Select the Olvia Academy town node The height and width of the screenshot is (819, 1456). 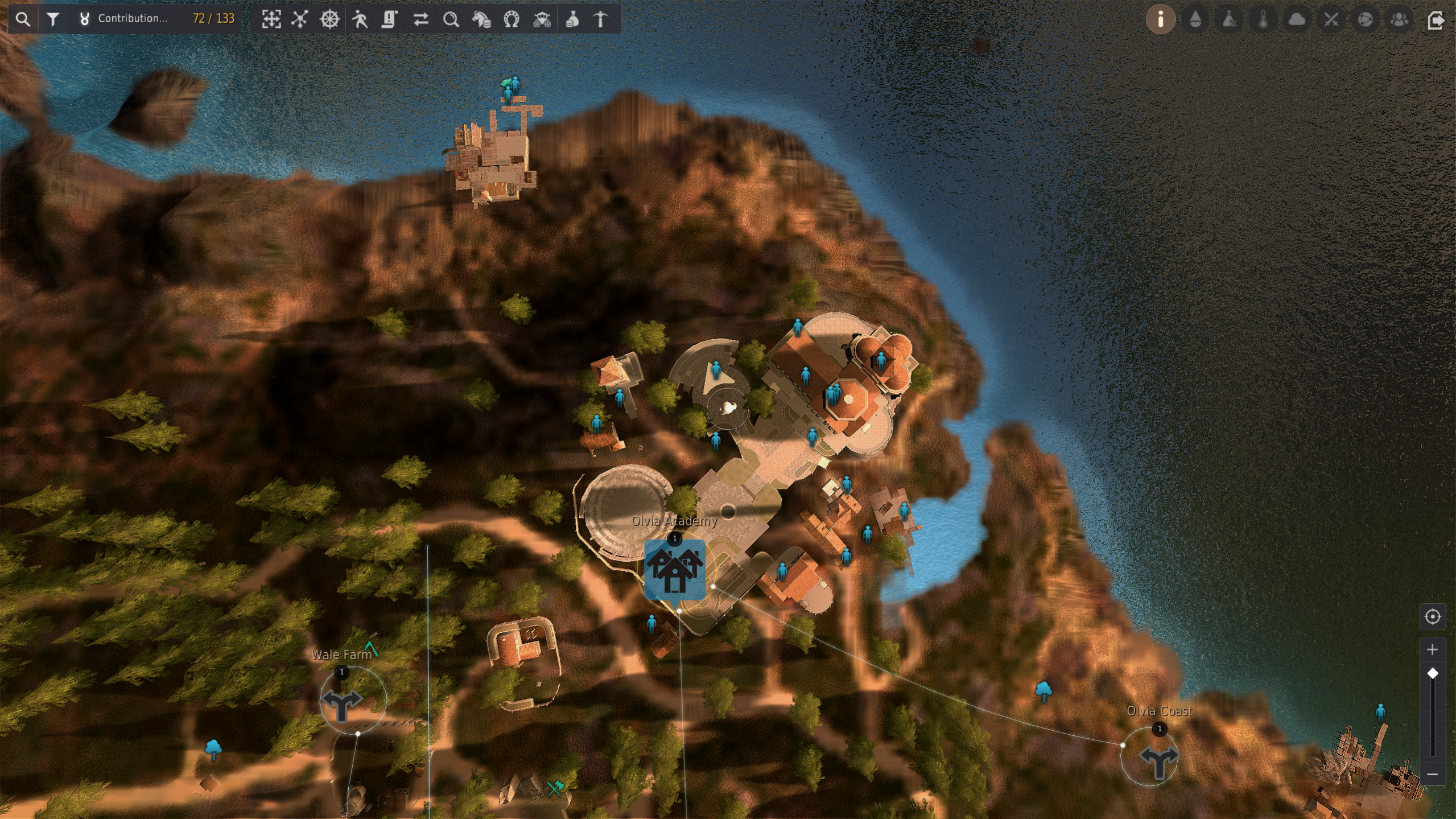pos(675,569)
